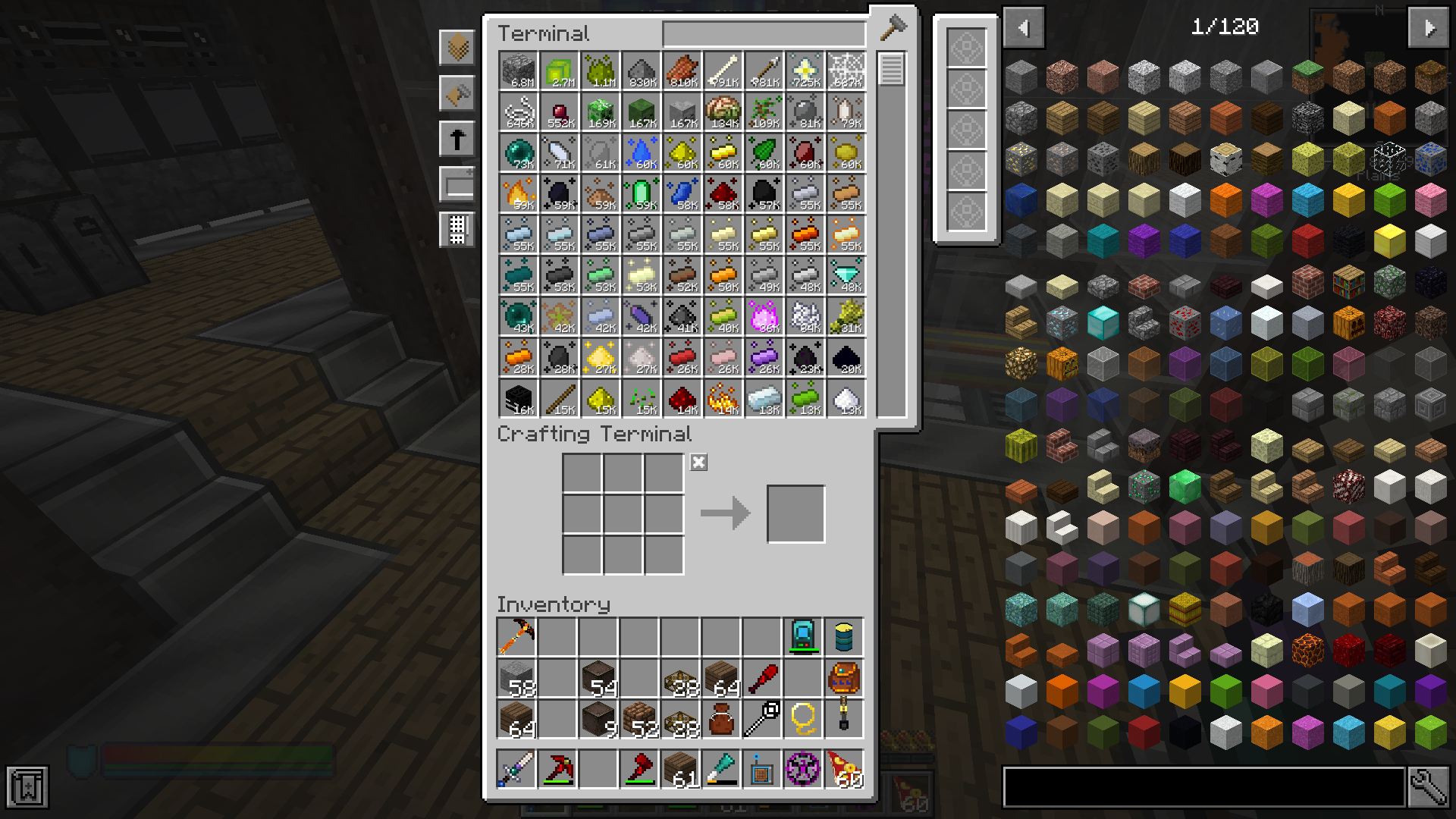Open the wrench options button
Viewport: 1456px width, 819px height.
click(x=1428, y=787)
